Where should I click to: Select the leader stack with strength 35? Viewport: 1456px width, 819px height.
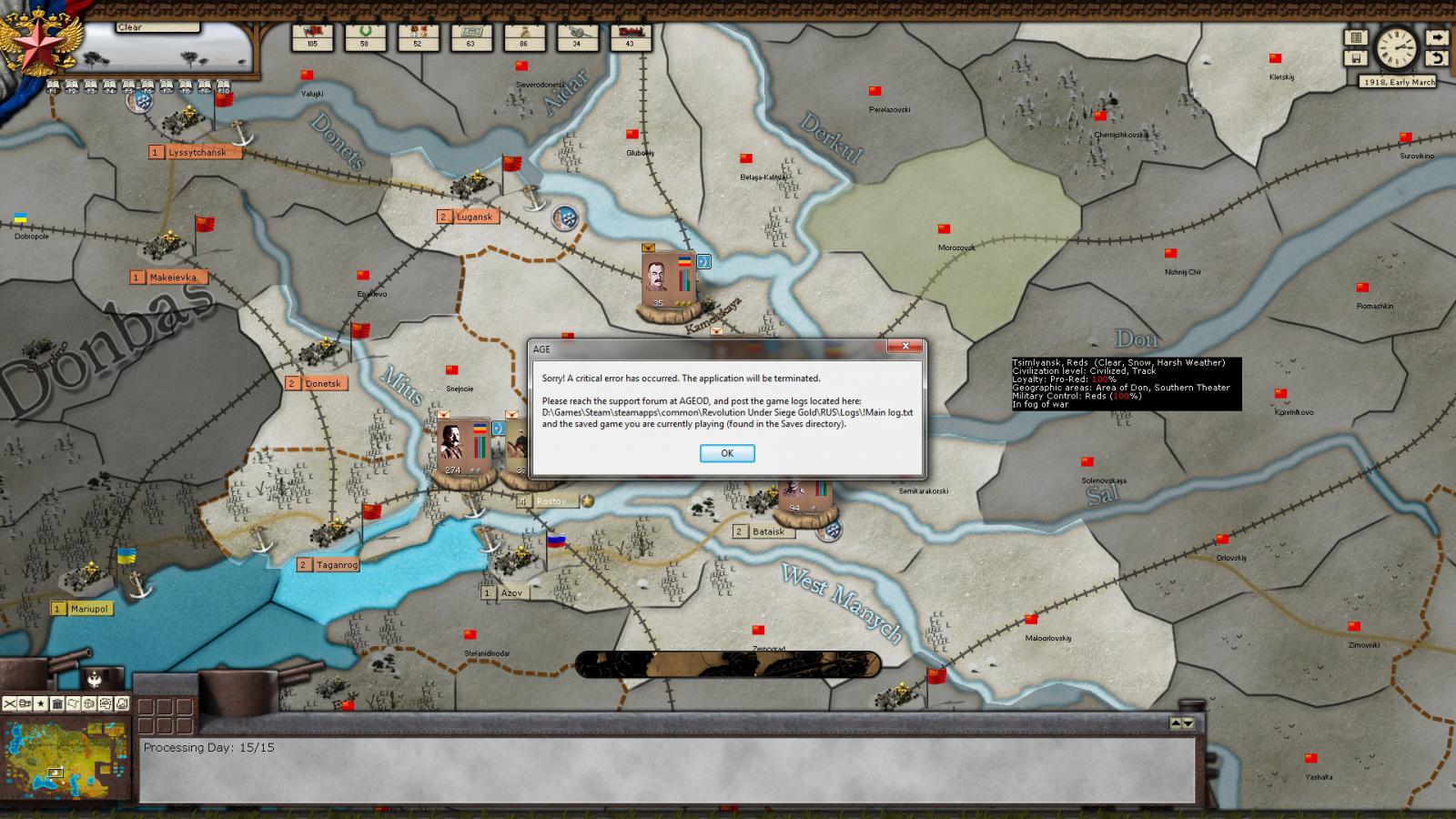pyautogui.click(x=667, y=282)
